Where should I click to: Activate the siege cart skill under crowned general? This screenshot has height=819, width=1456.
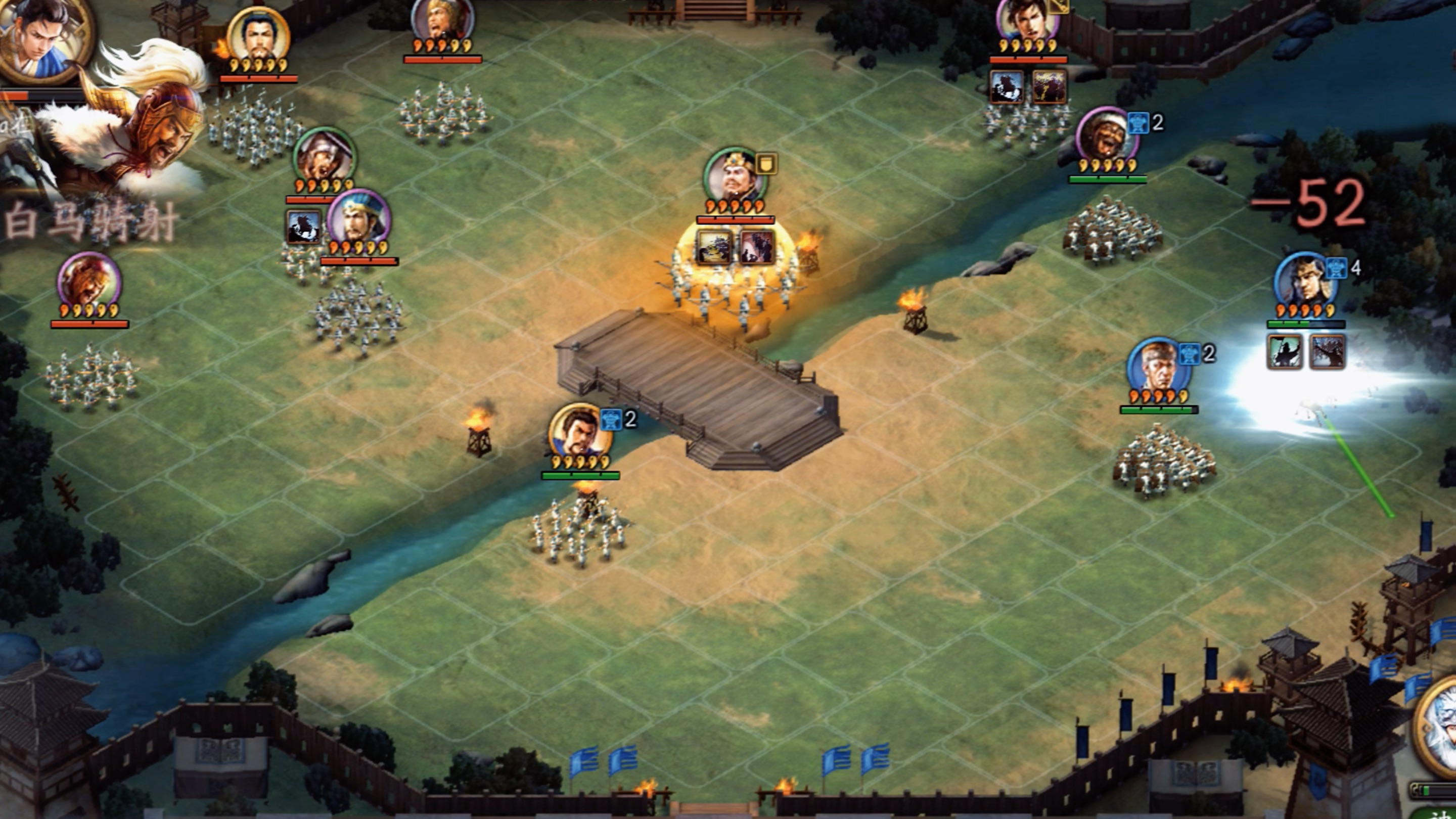coord(714,247)
